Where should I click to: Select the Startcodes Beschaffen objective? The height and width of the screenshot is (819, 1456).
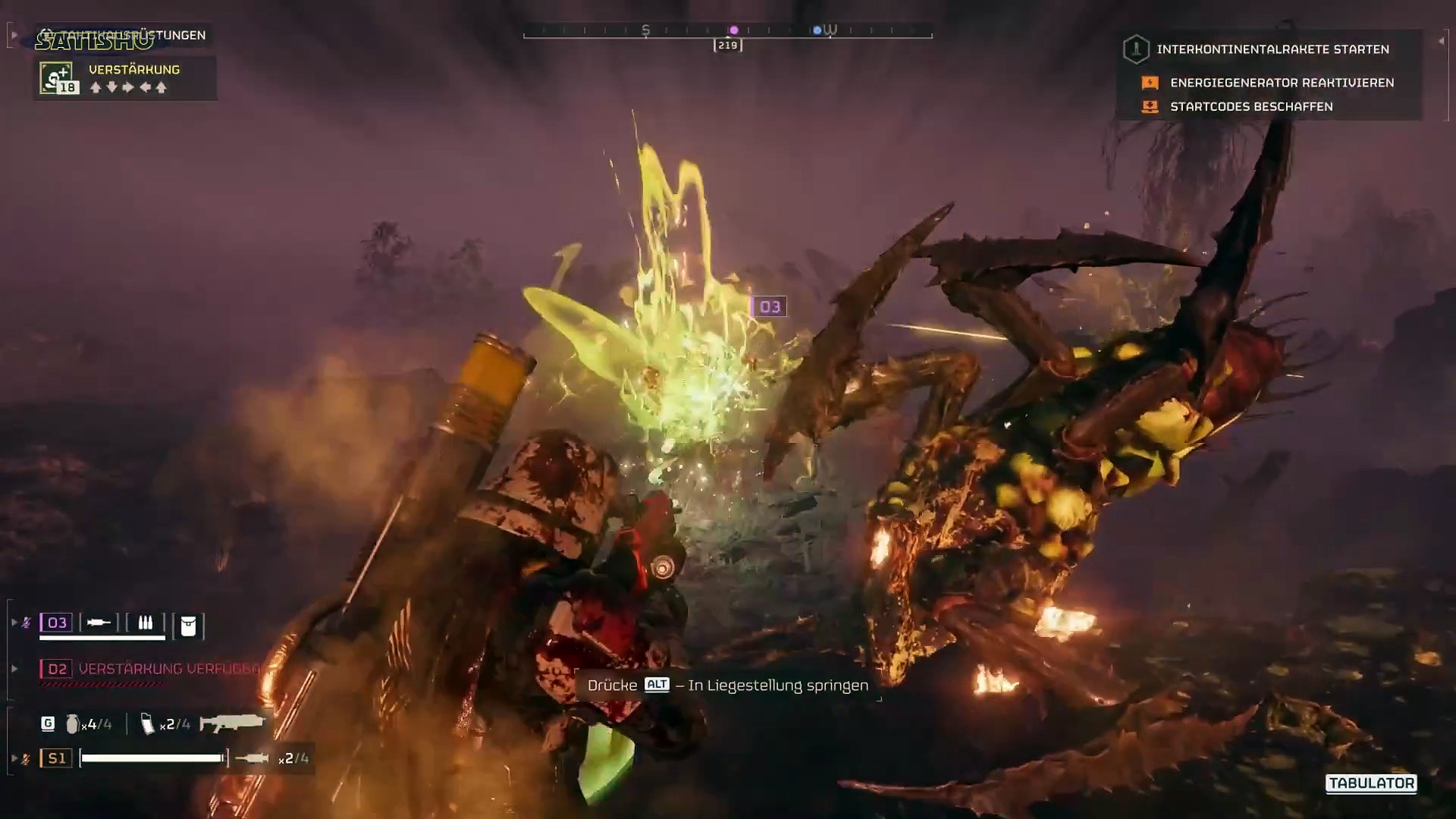click(1251, 107)
